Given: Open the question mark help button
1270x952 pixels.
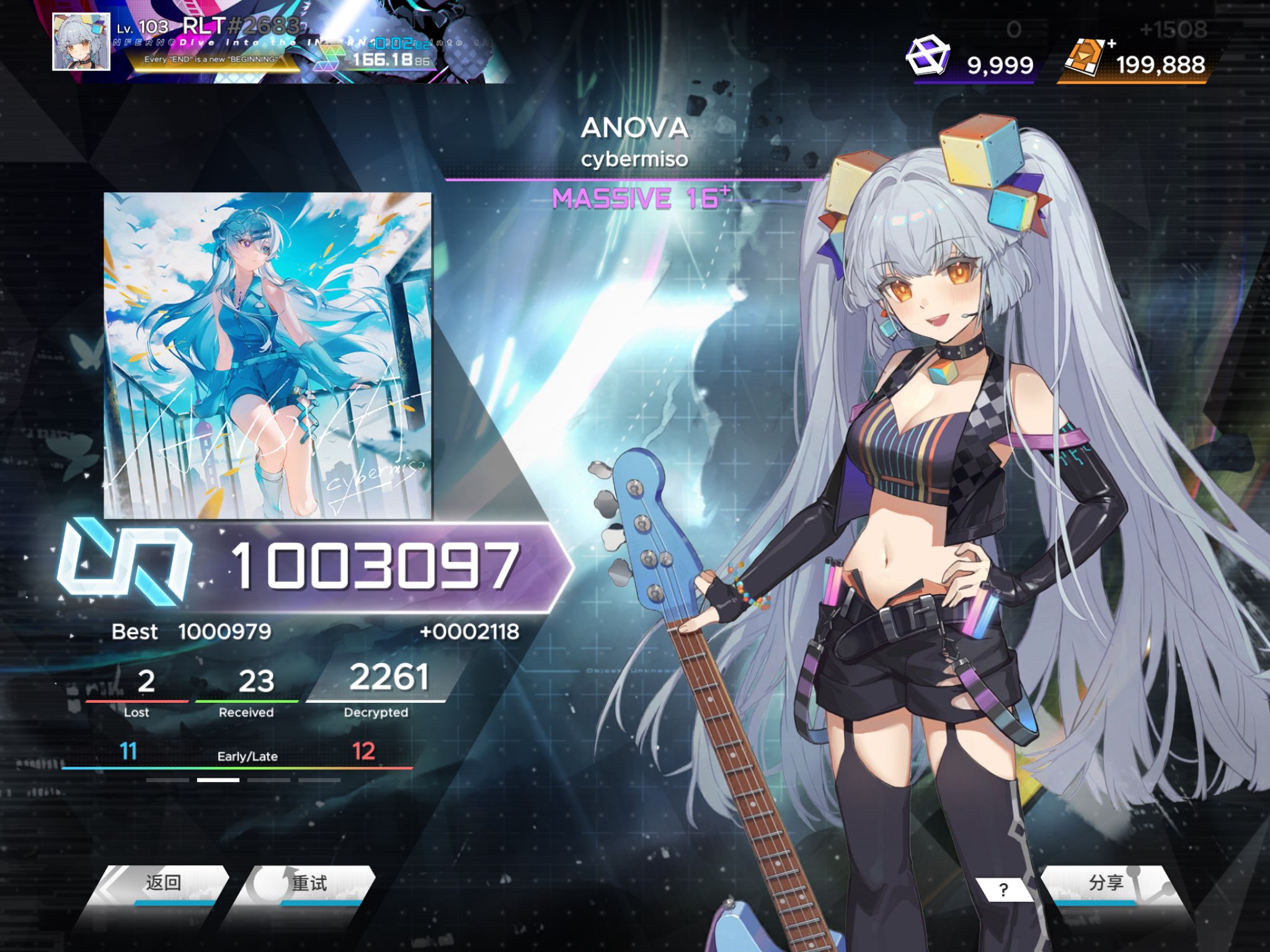Looking at the screenshot, I should pyautogui.click(x=1004, y=890).
